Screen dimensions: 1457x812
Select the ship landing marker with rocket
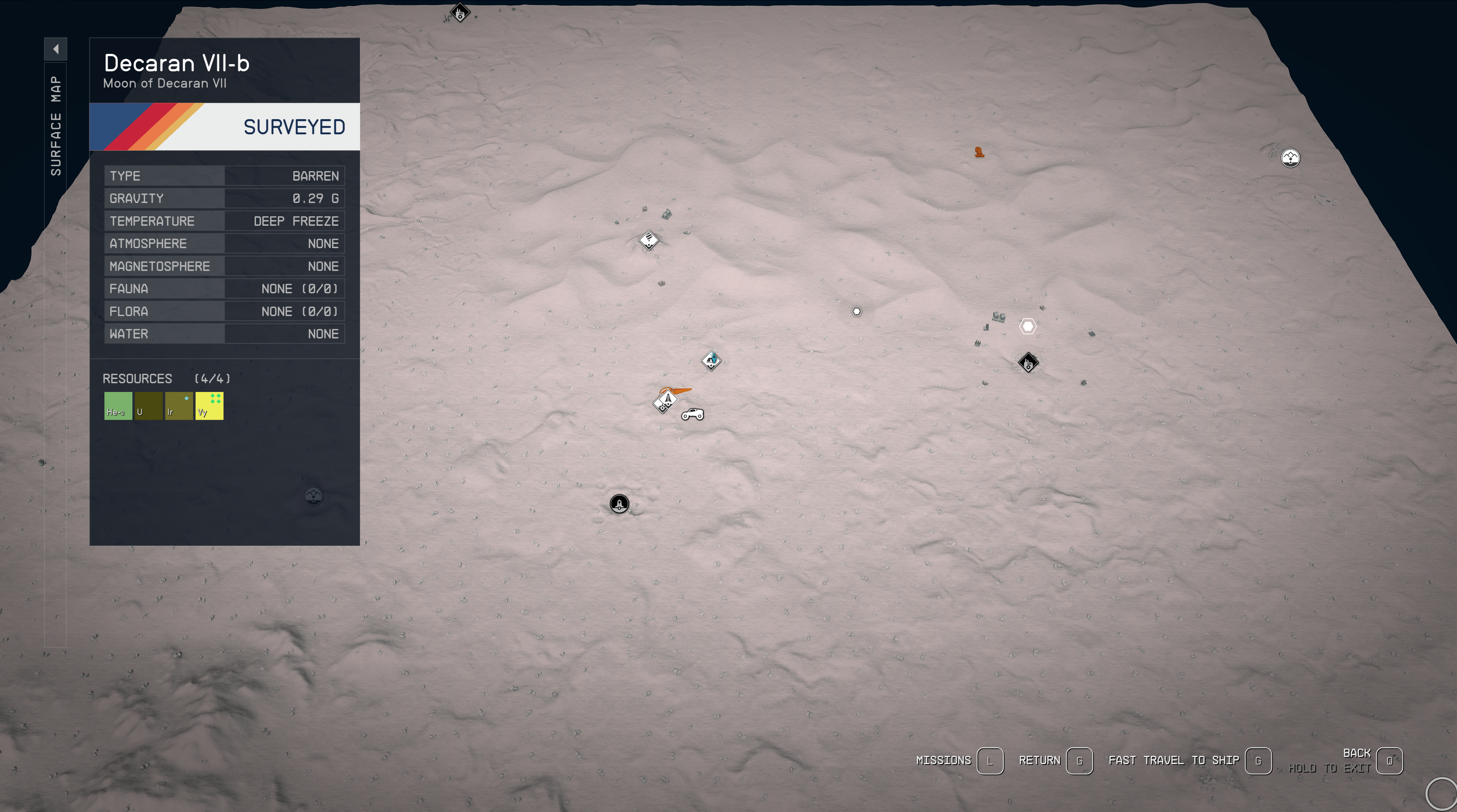coord(667,401)
